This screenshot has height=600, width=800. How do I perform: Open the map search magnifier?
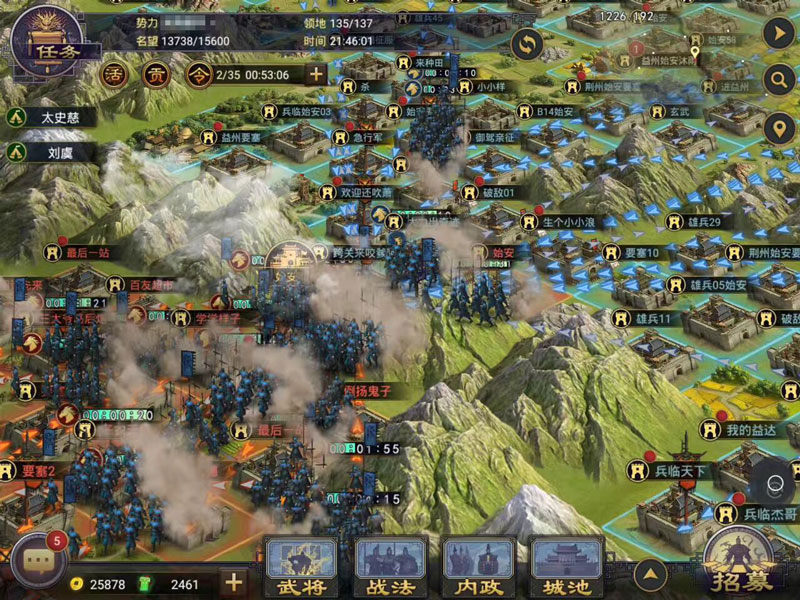(x=777, y=80)
